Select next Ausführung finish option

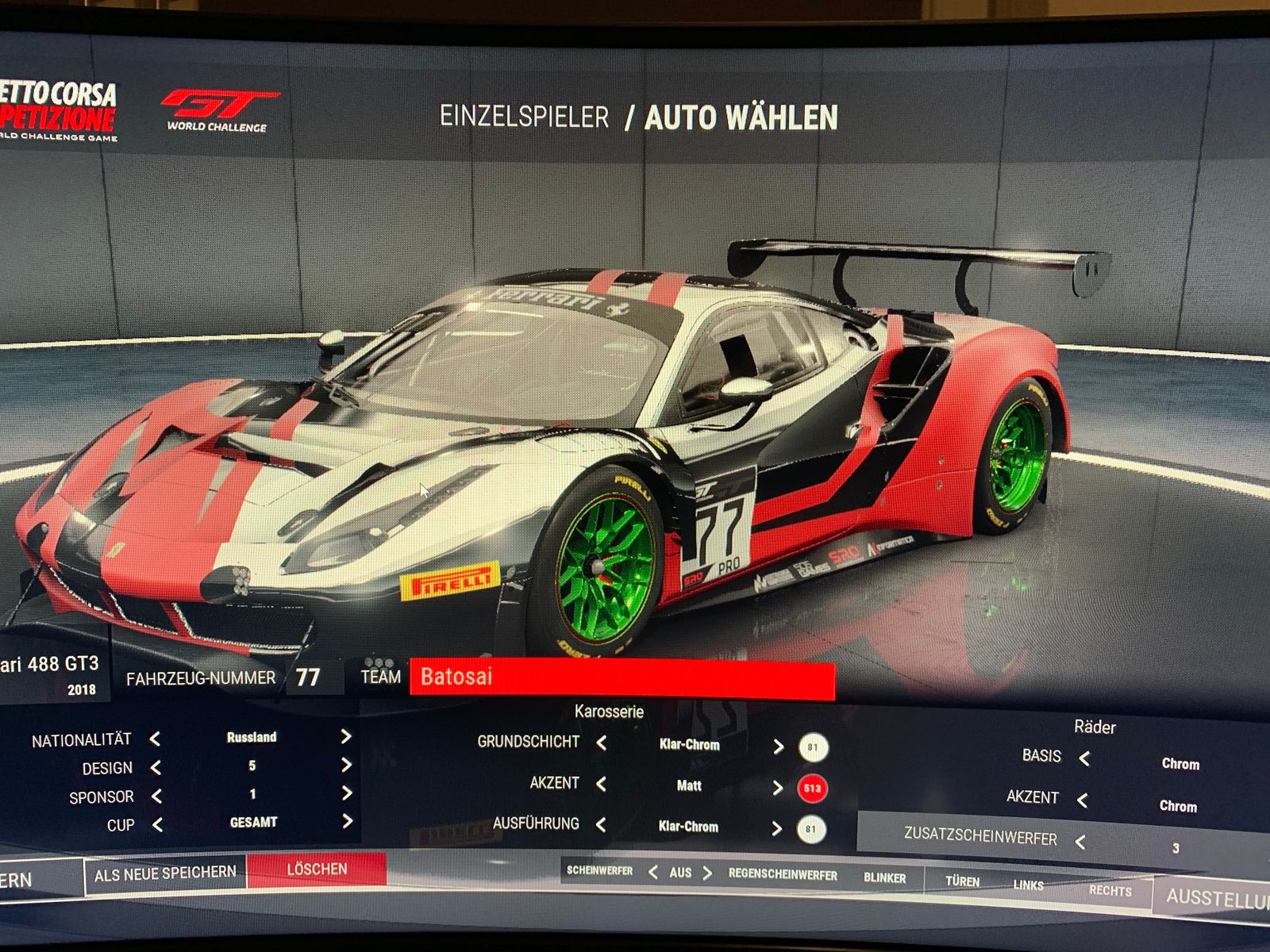click(776, 828)
